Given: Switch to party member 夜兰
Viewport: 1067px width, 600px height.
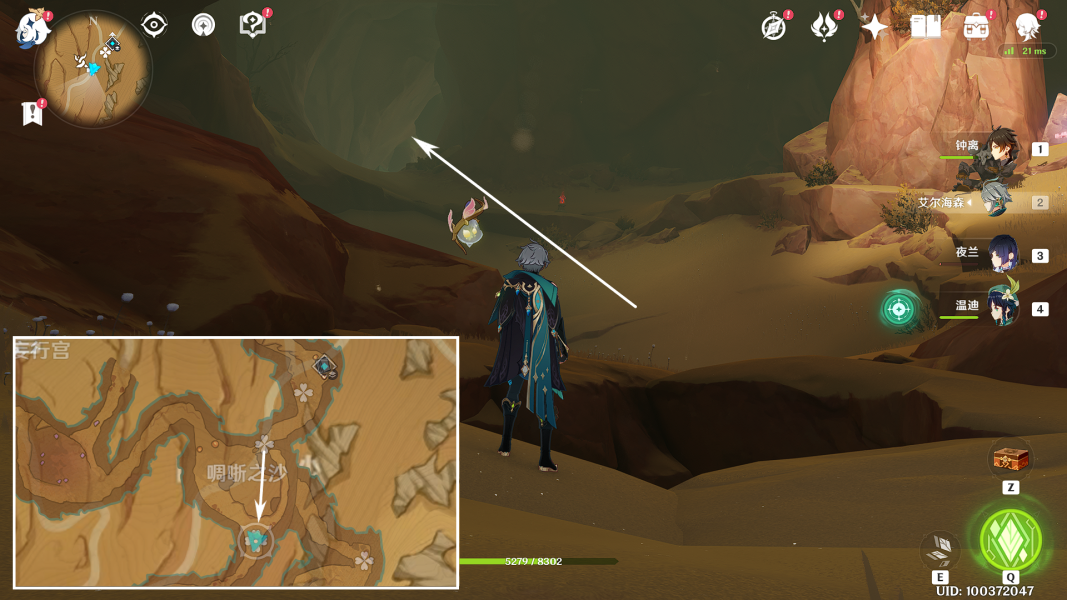Looking at the screenshot, I should 1002,255.
